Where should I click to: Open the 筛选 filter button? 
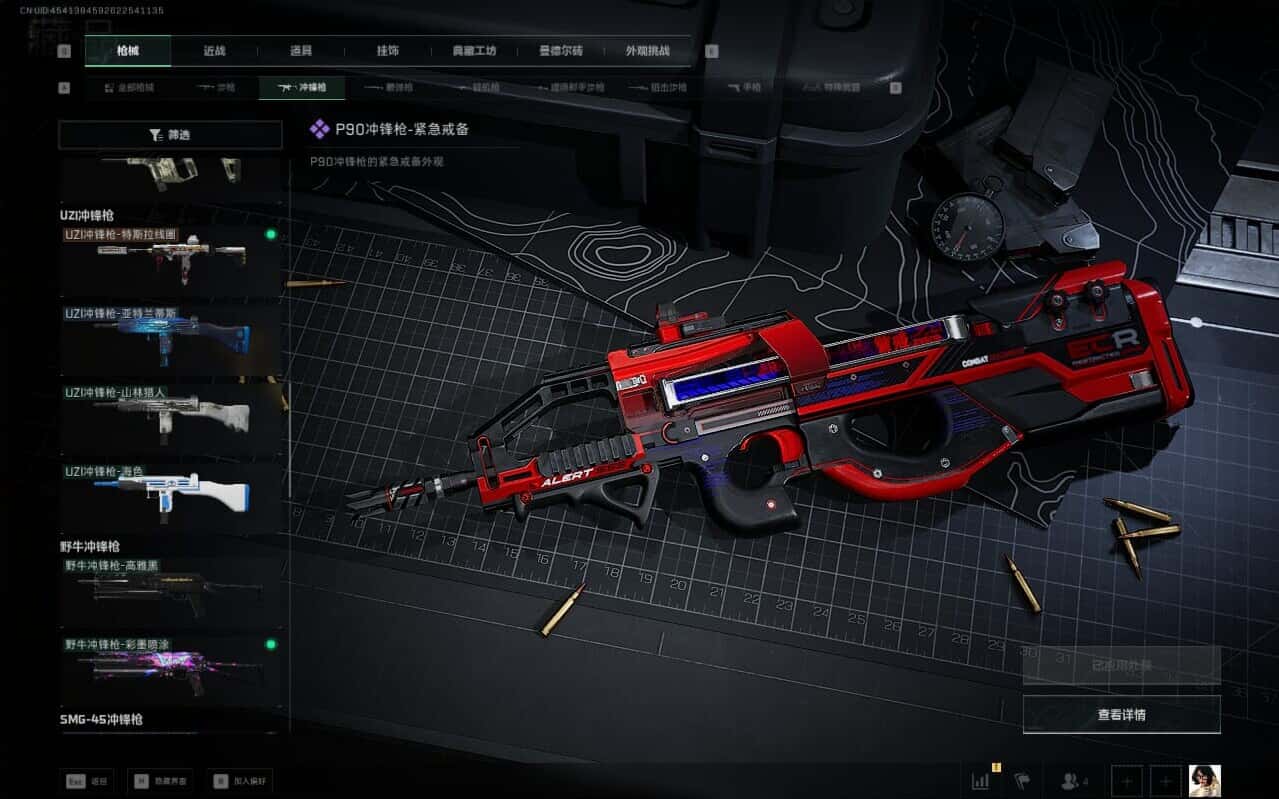(x=170, y=135)
